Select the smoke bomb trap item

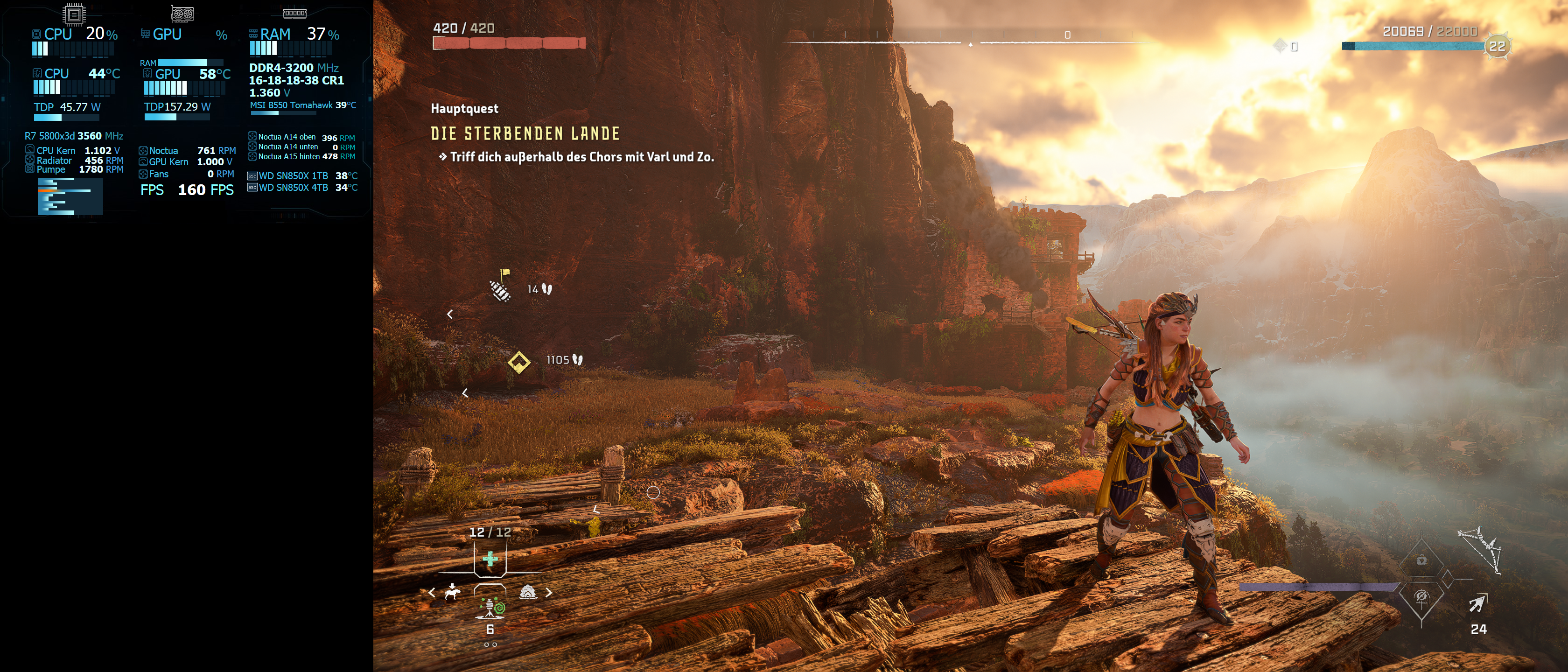[x=490, y=606]
